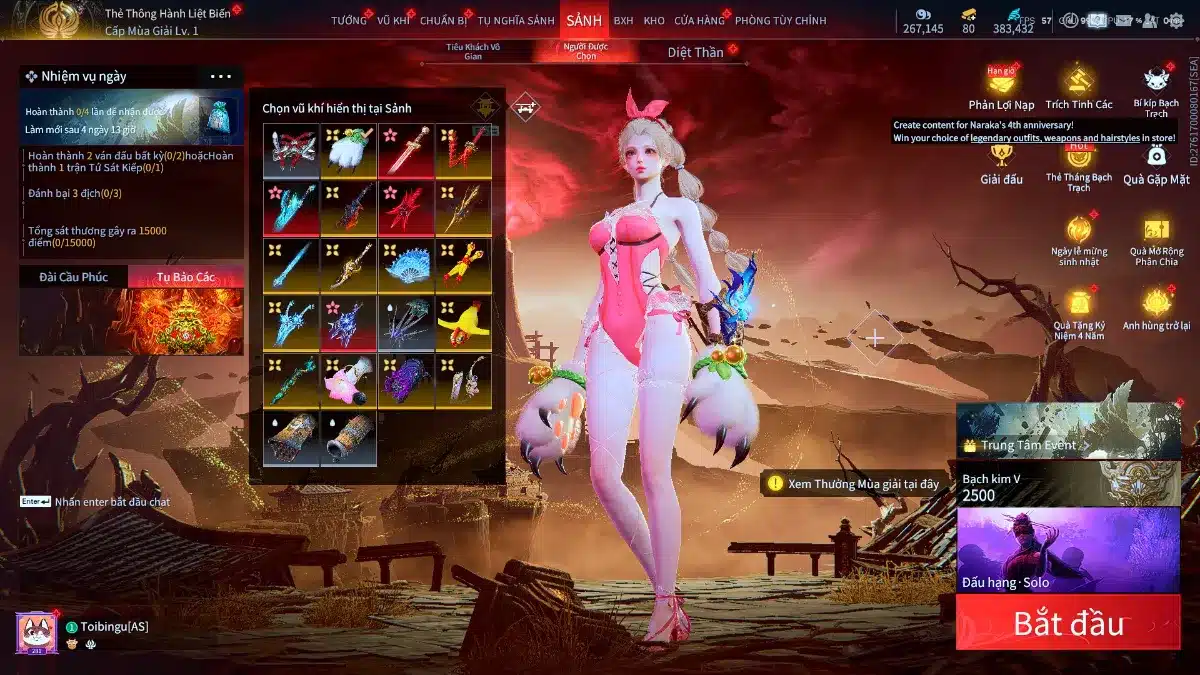
Task: Open the KHO inventory menu
Action: [654, 20]
